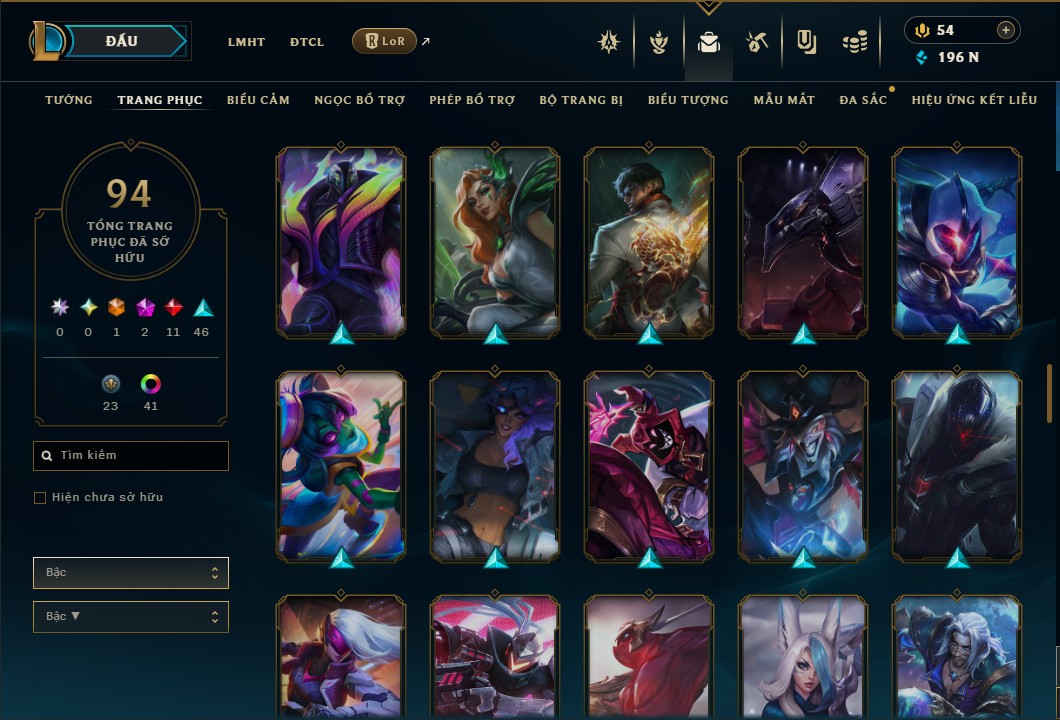1060x720 pixels.
Task: Open the coin stack store icon
Action: tap(853, 42)
